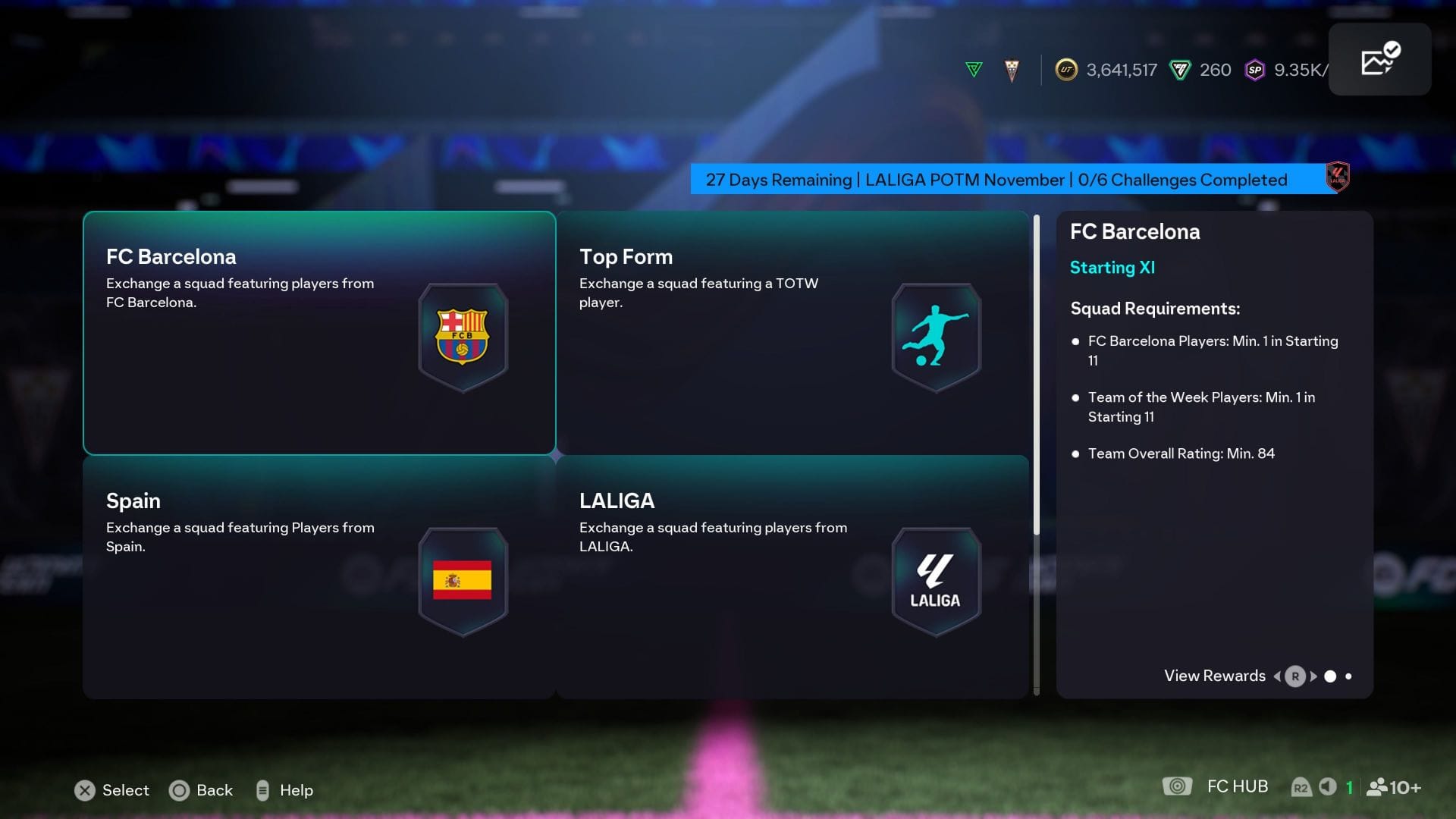
Task: Select the Spain flag challenge icon
Action: (x=463, y=580)
